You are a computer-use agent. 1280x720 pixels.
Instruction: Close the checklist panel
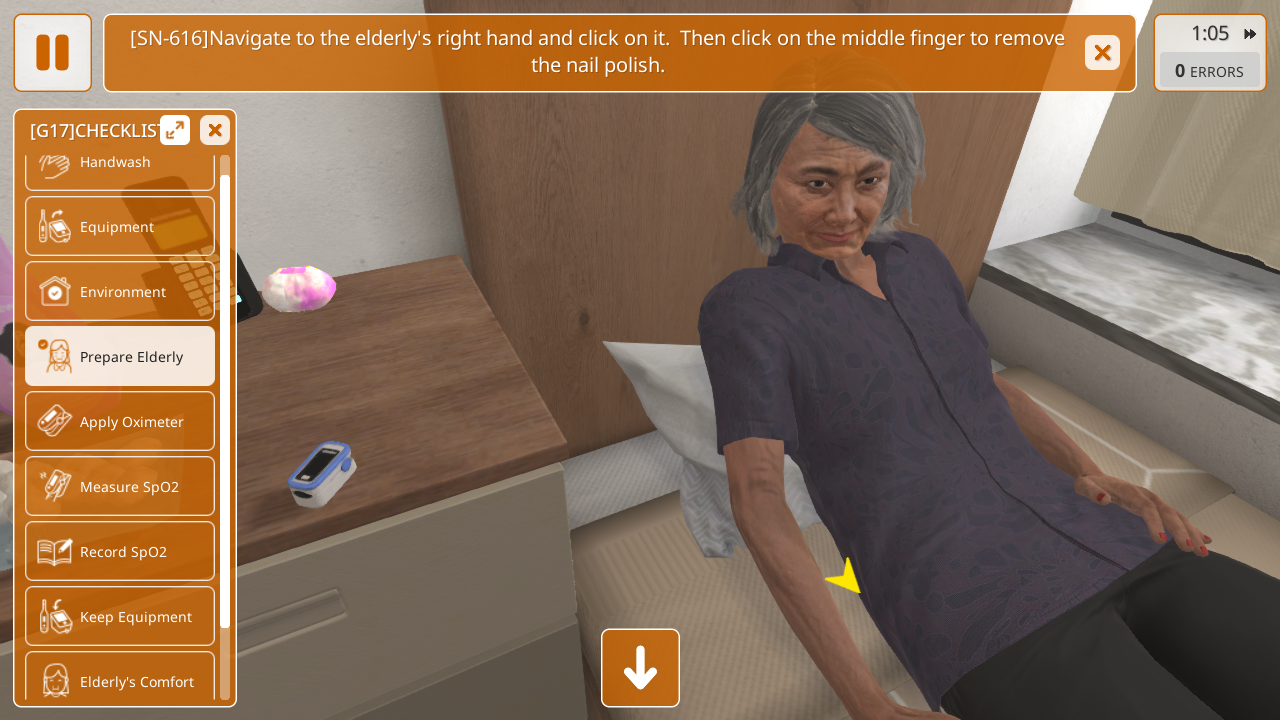[215, 130]
